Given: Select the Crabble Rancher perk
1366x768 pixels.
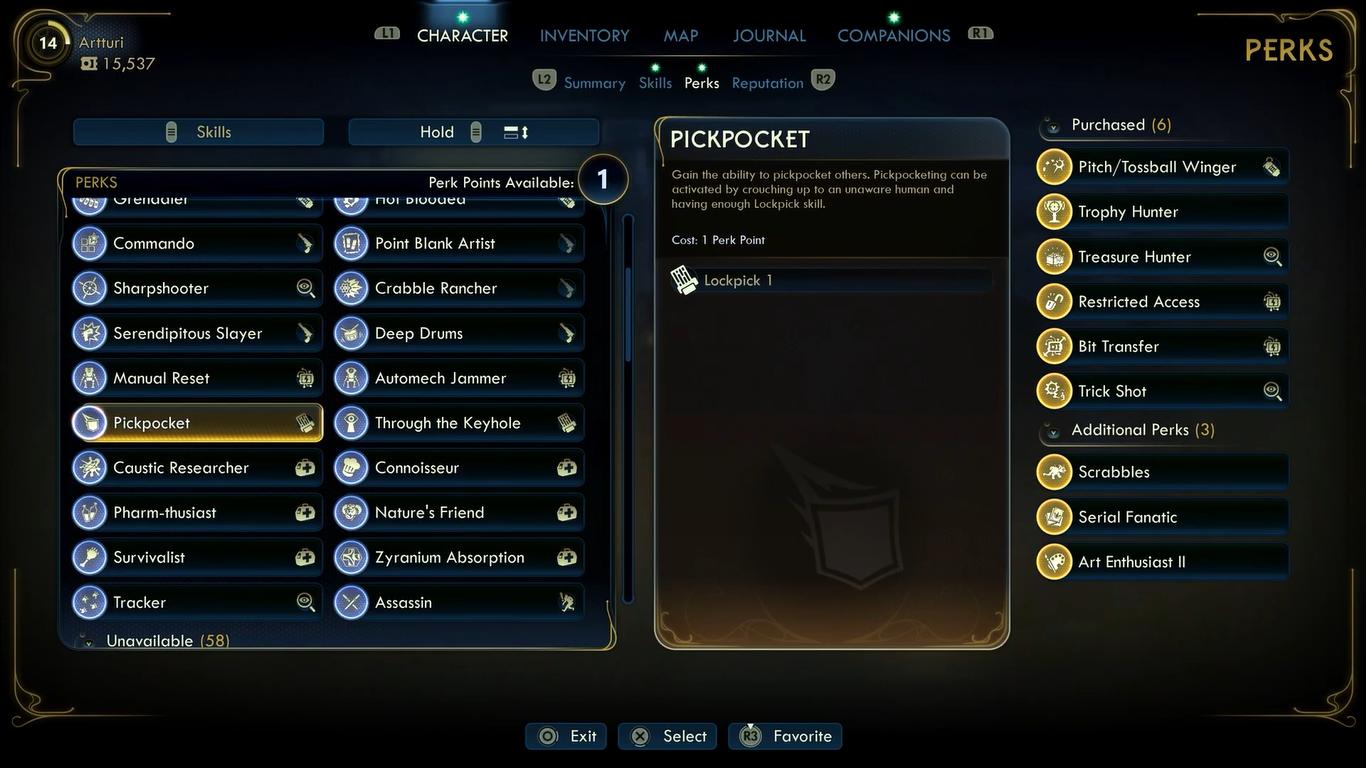Looking at the screenshot, I should tap(459, 288).
